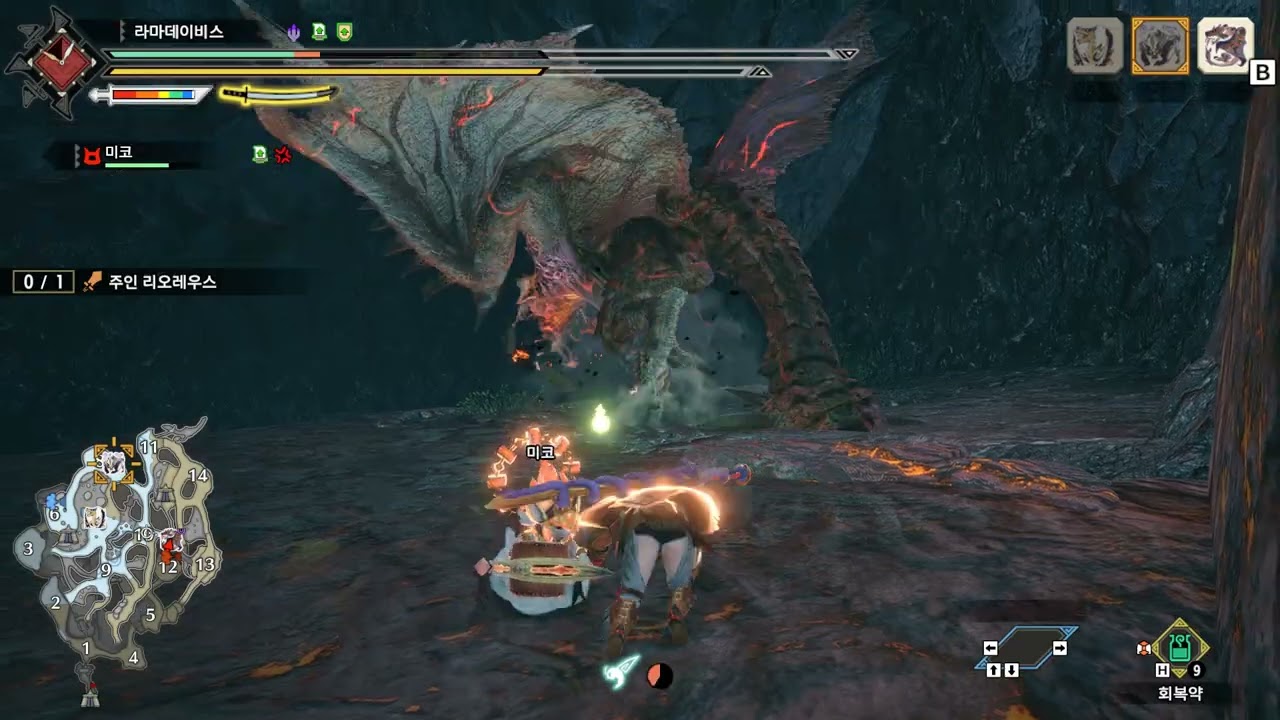Screen dimensions: 1280x720
Task: Click the targeted monster marker on the minimap
Action: click(x=112, y=463)
